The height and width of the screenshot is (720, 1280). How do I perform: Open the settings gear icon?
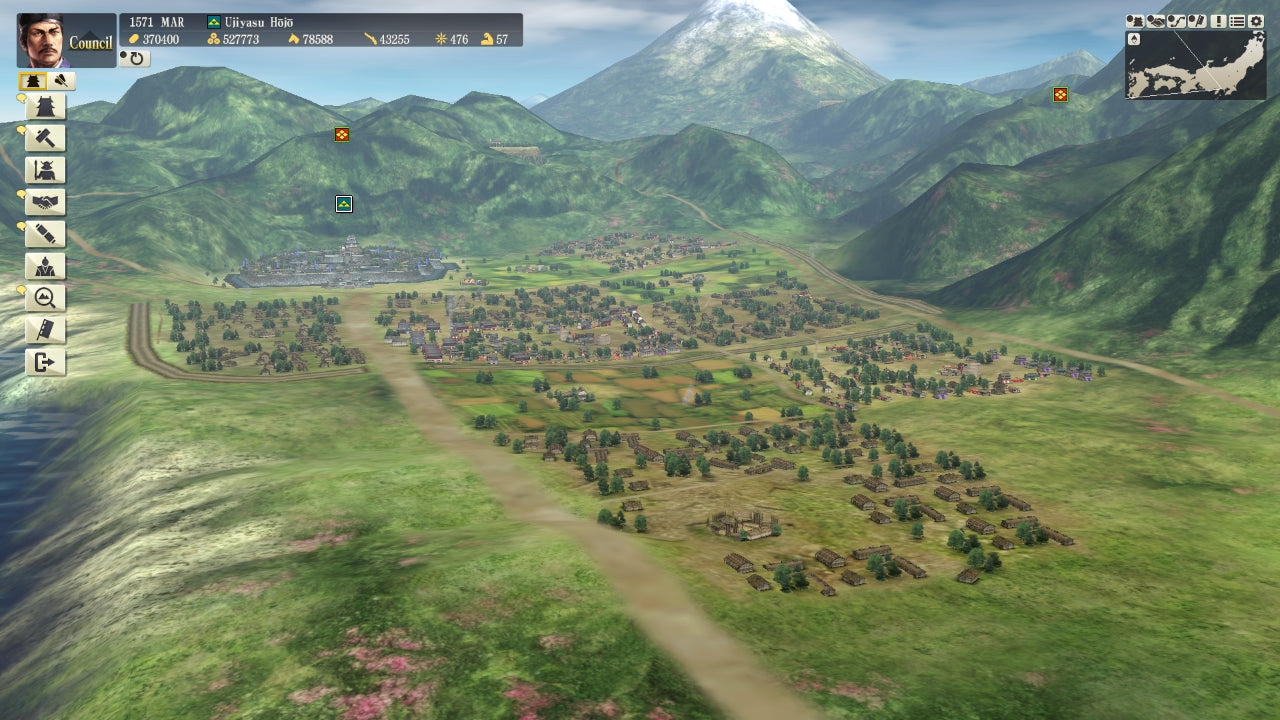(1256, 20)
